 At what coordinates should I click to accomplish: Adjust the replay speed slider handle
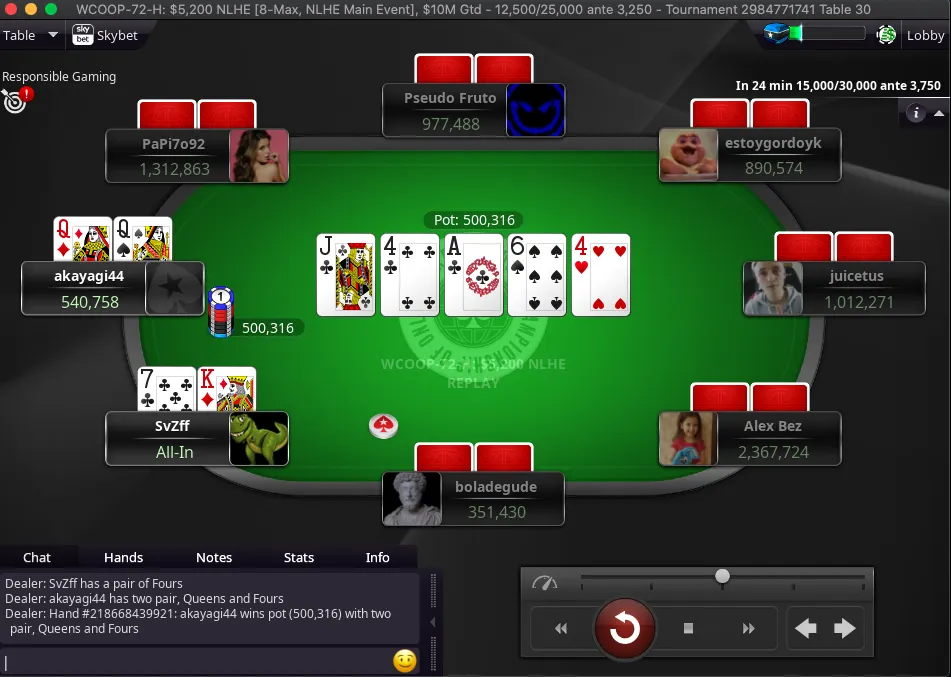722,576
